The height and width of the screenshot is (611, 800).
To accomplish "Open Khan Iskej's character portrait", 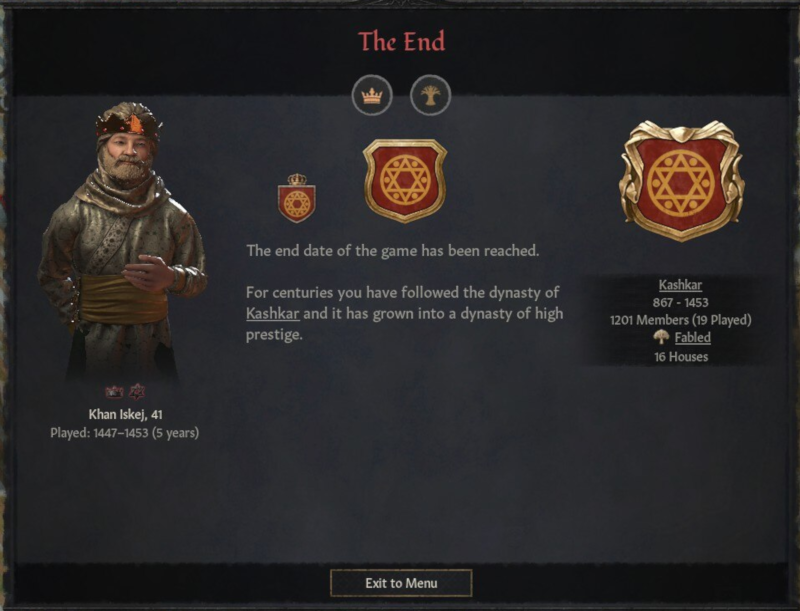I will [123, 240].
